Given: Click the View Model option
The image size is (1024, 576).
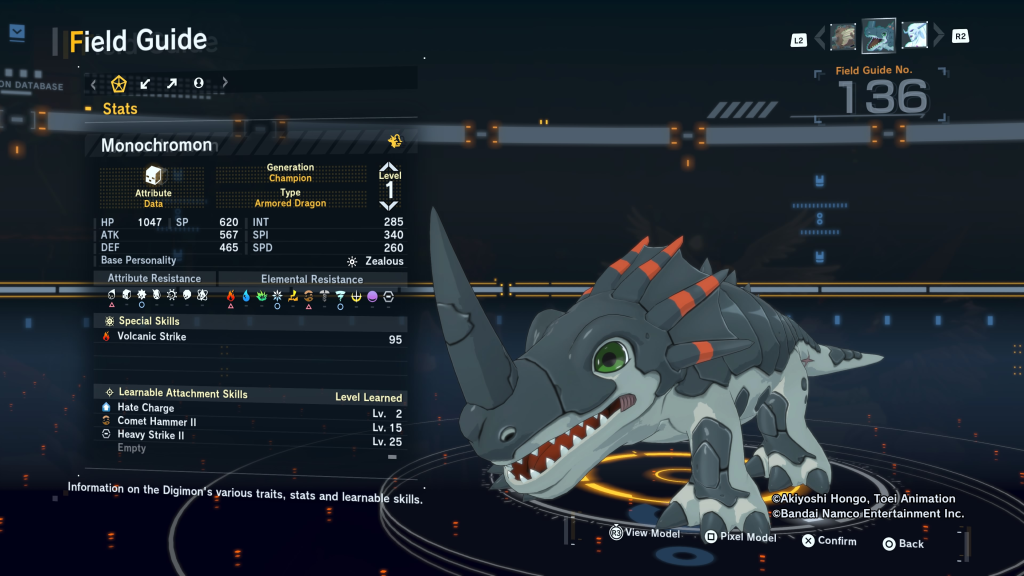Looking at the screenshot, I should (645, 534).
